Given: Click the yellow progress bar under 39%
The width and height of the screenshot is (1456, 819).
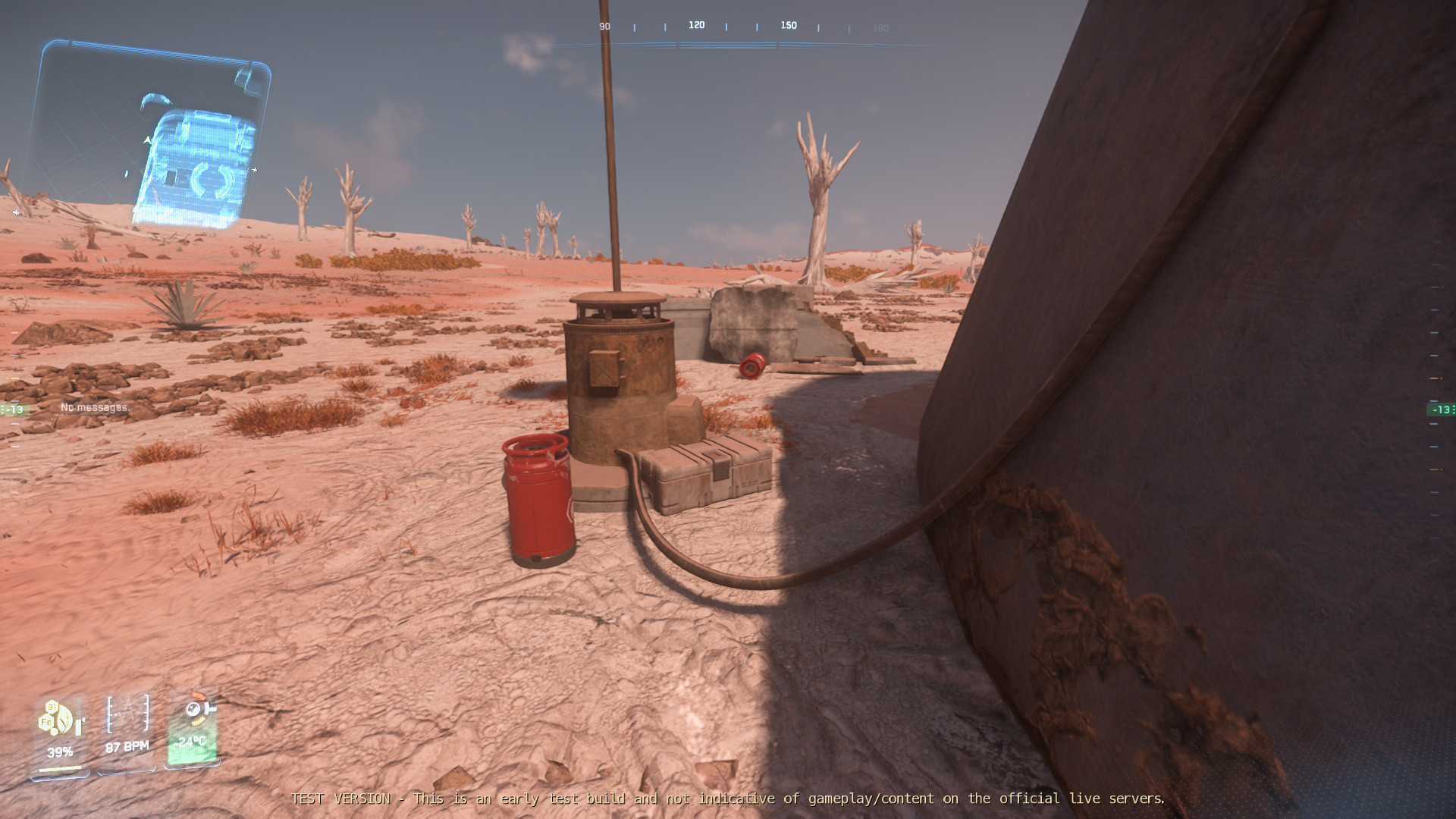Looking at the screenshot, I should (60, 769).
